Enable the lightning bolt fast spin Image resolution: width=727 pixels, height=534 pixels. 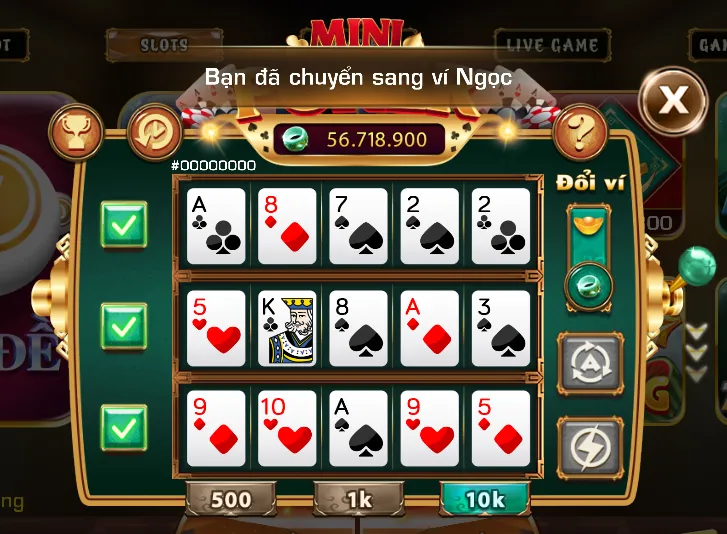(x=589, y=444)
